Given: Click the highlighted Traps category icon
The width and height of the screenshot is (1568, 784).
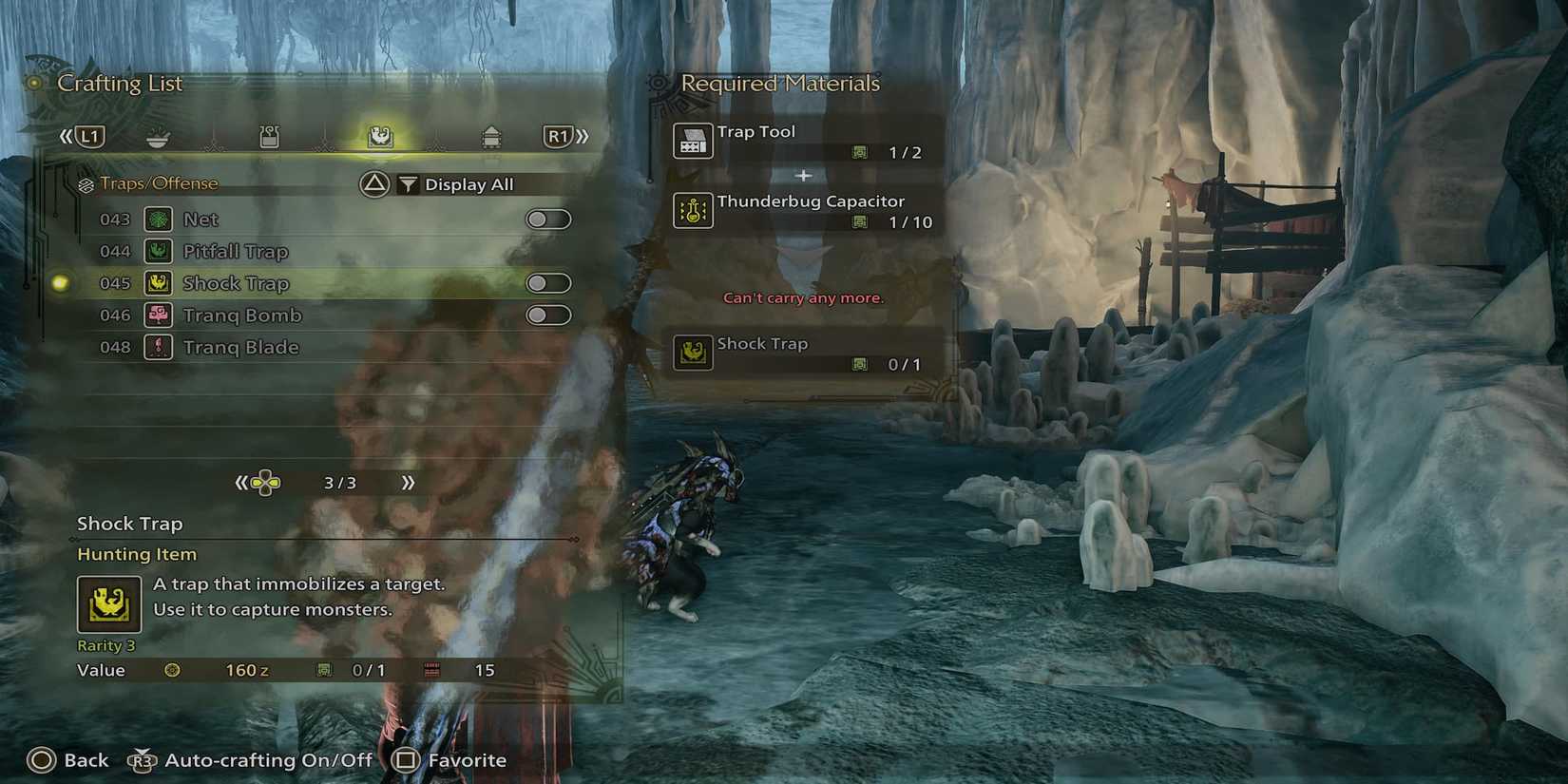Looking at the screenshot, I should (381, 136).
